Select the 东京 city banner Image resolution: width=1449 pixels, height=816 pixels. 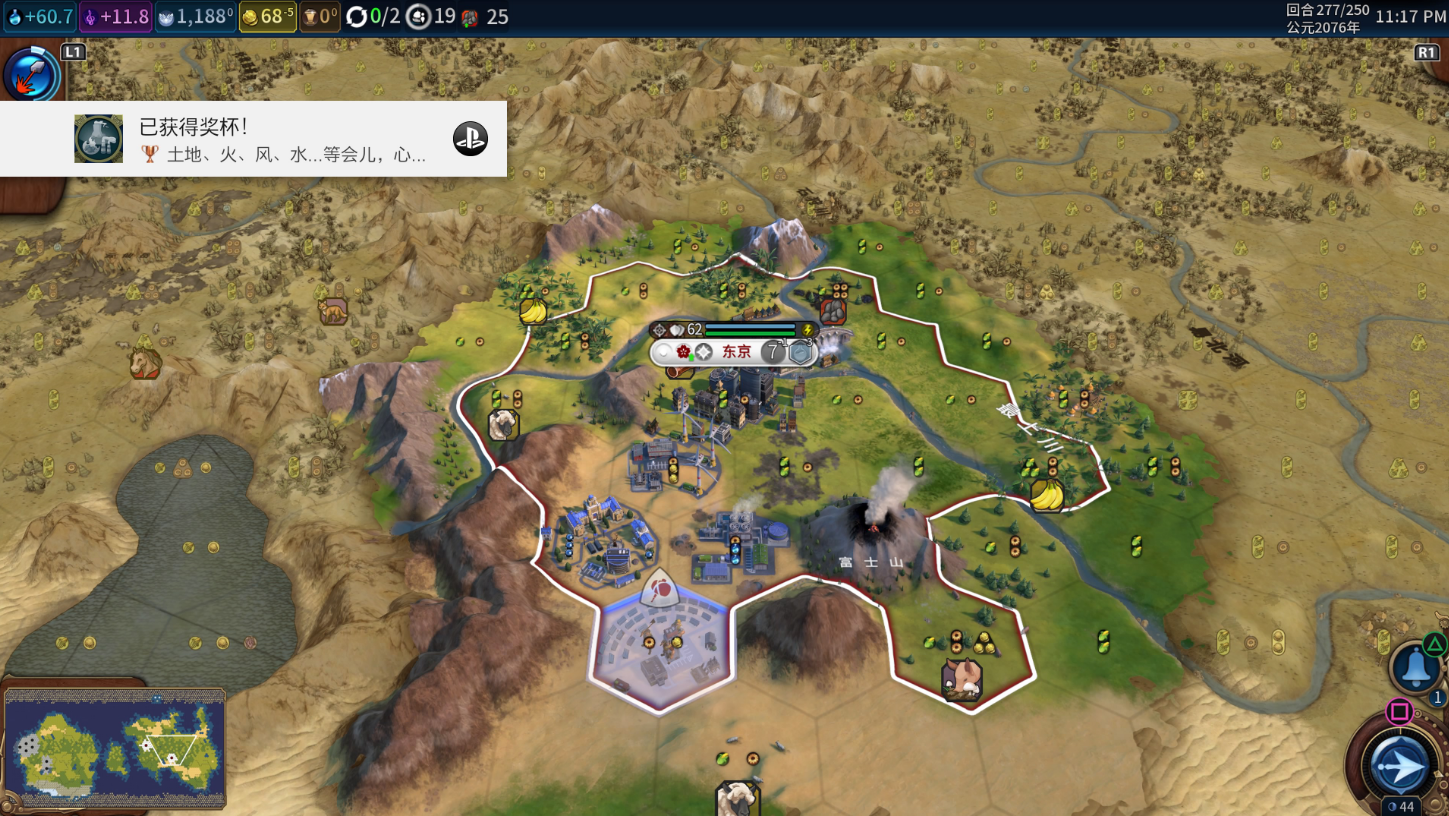(x=736, y=352)
